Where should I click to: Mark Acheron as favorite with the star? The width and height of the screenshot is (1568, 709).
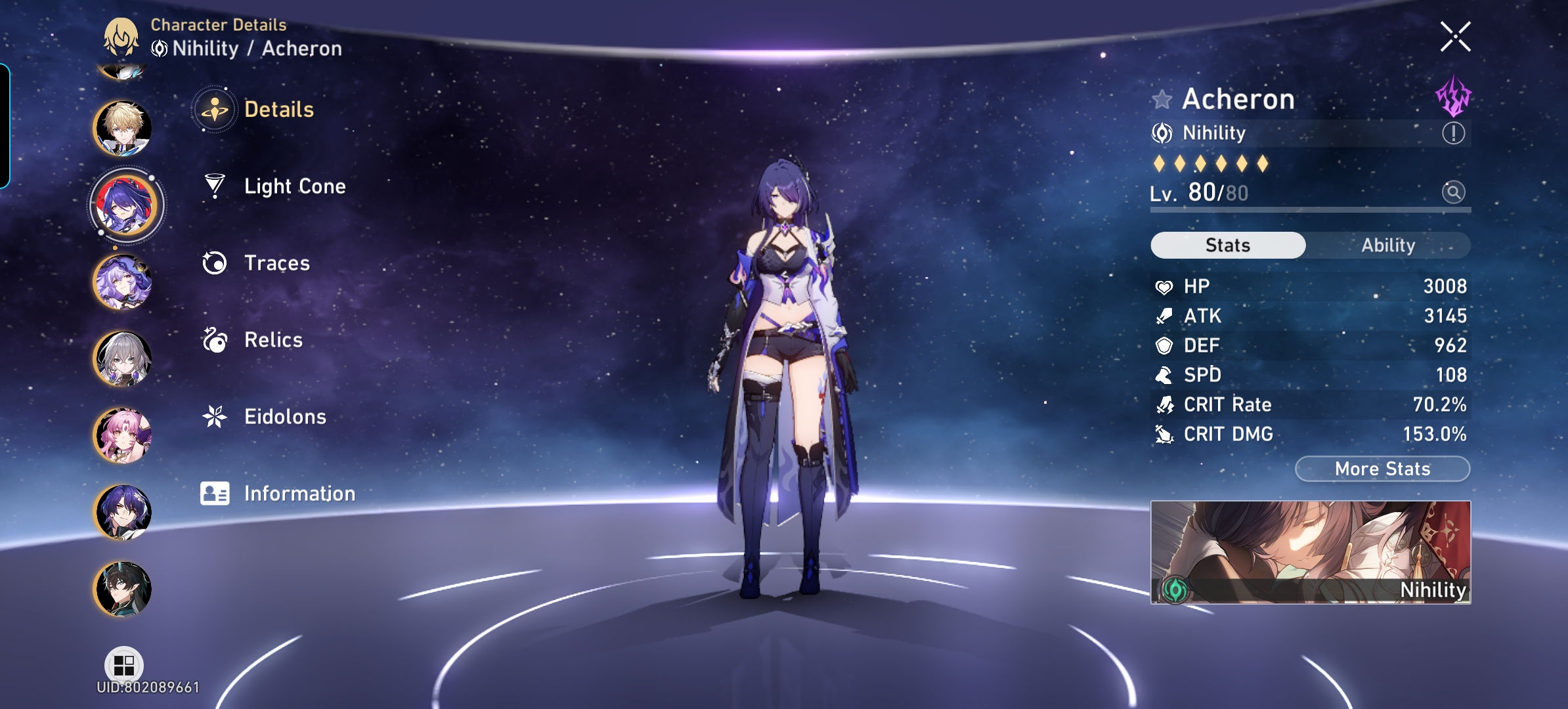[x=1162, y=98]
